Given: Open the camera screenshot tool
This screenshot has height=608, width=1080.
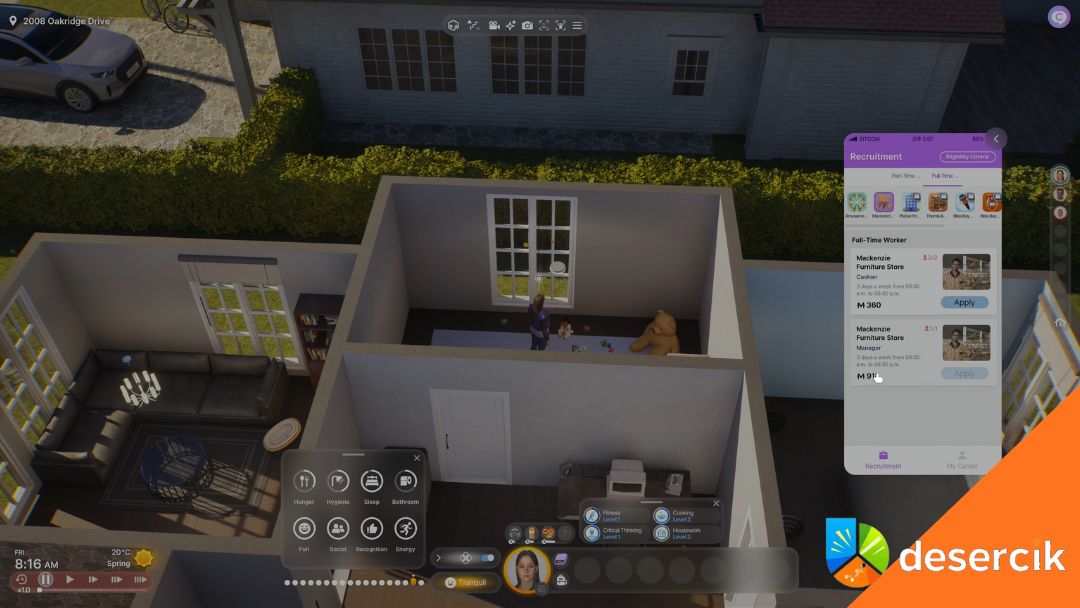Looking at the screenshot, I should 527,25.
